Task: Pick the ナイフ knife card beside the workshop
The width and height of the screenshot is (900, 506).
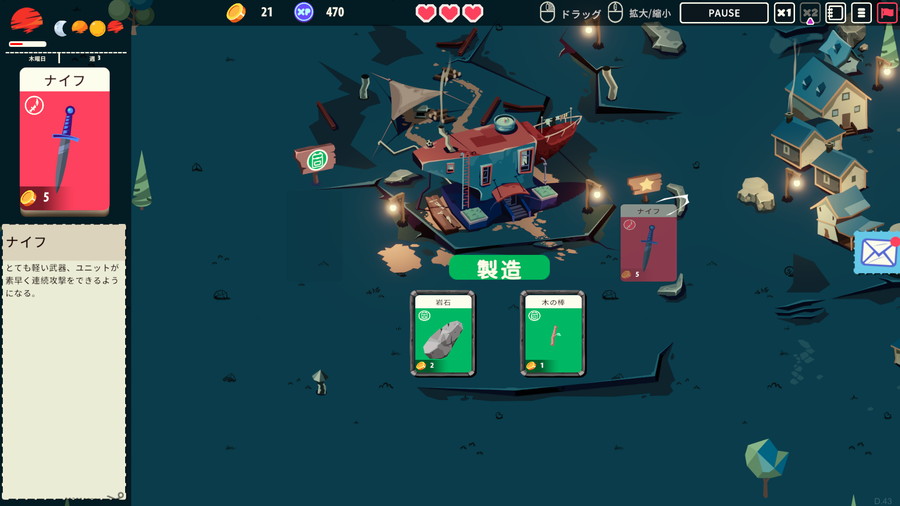Action: click(648, 243)
